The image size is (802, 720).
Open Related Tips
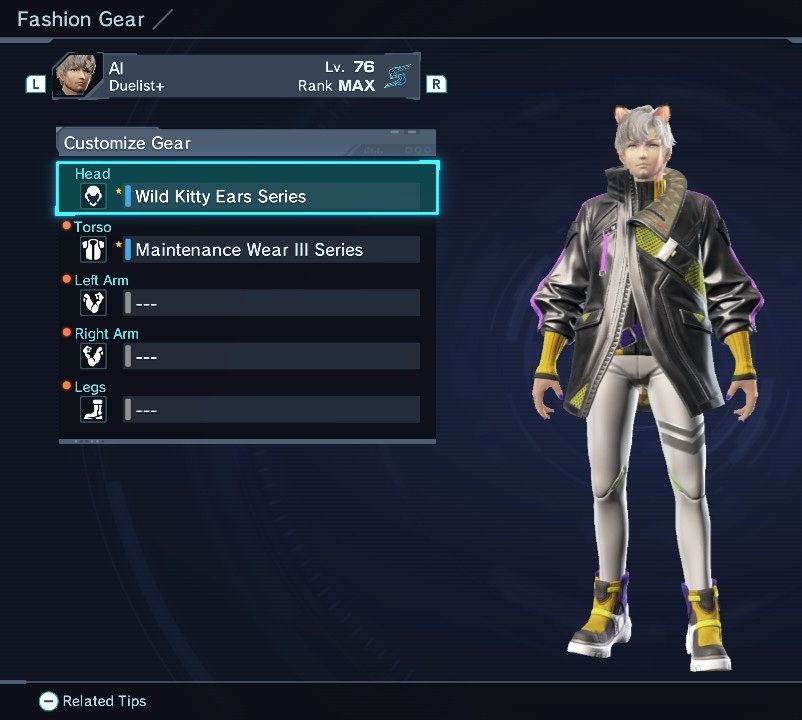pos(93,701)
